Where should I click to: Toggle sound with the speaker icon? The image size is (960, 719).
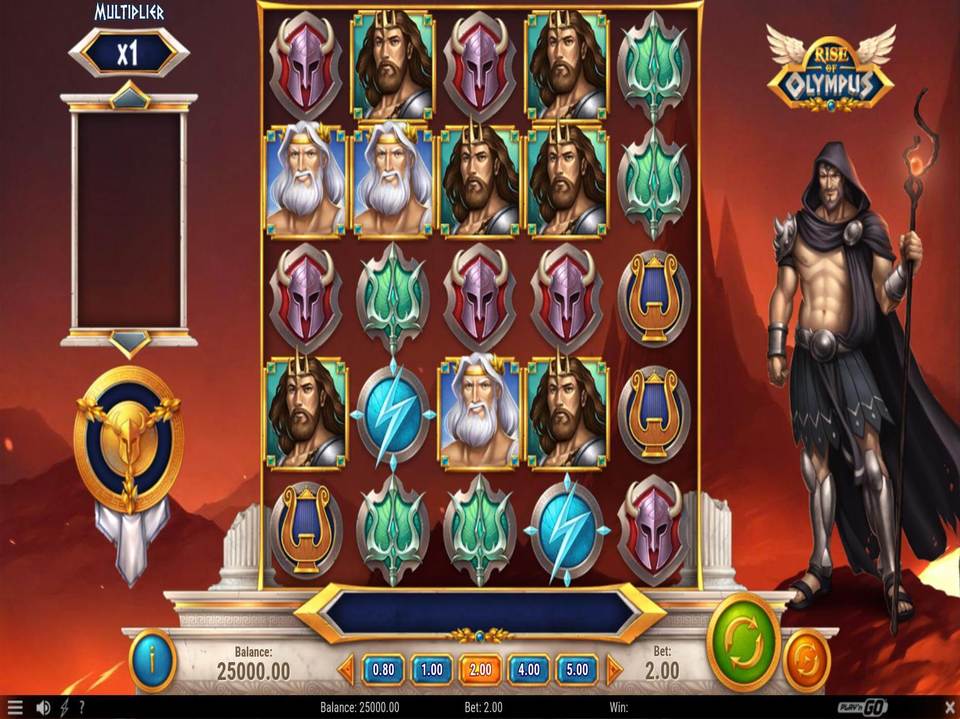click(x=43, y=708)
